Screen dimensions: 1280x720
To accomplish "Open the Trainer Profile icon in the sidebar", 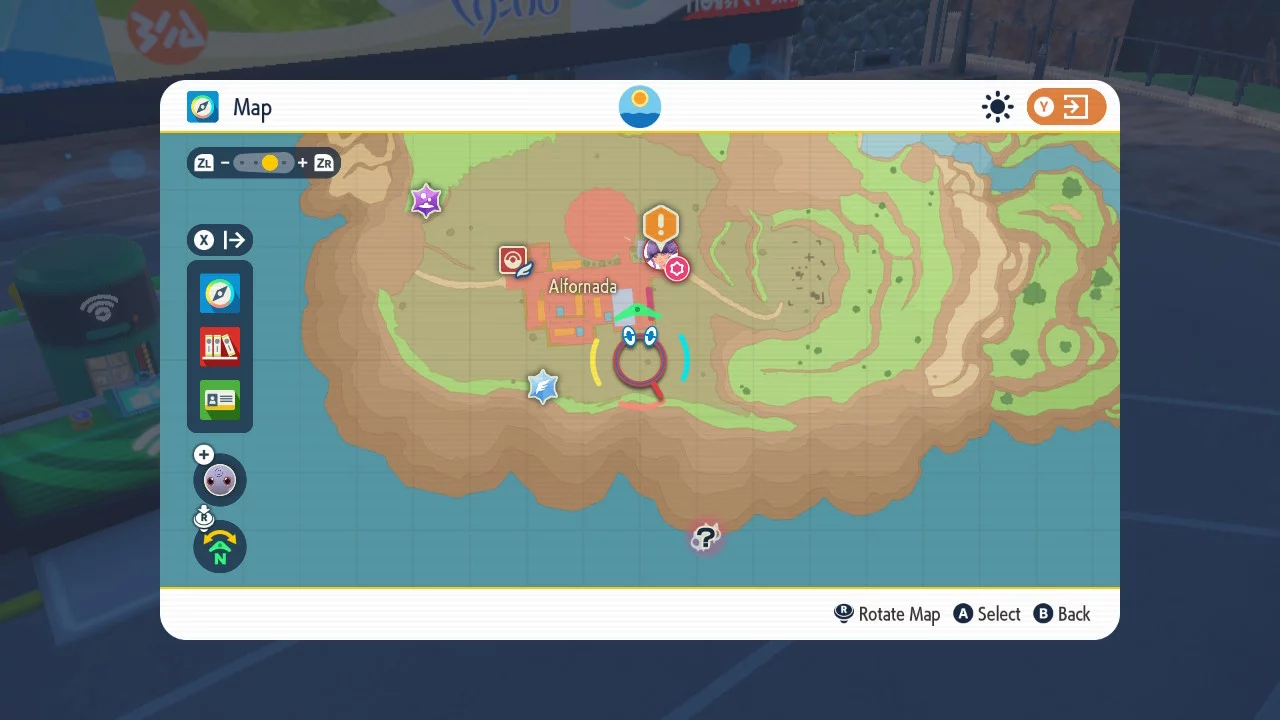I will click(219, 400).
